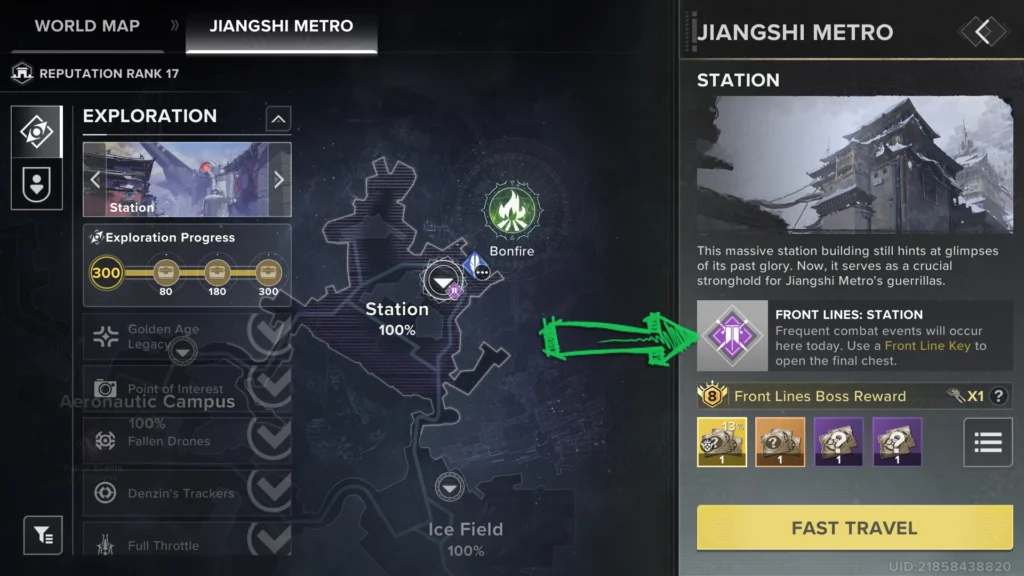Switch to the World Map tab
This screenshot has width=1024, height=576.
click(87, 26)
